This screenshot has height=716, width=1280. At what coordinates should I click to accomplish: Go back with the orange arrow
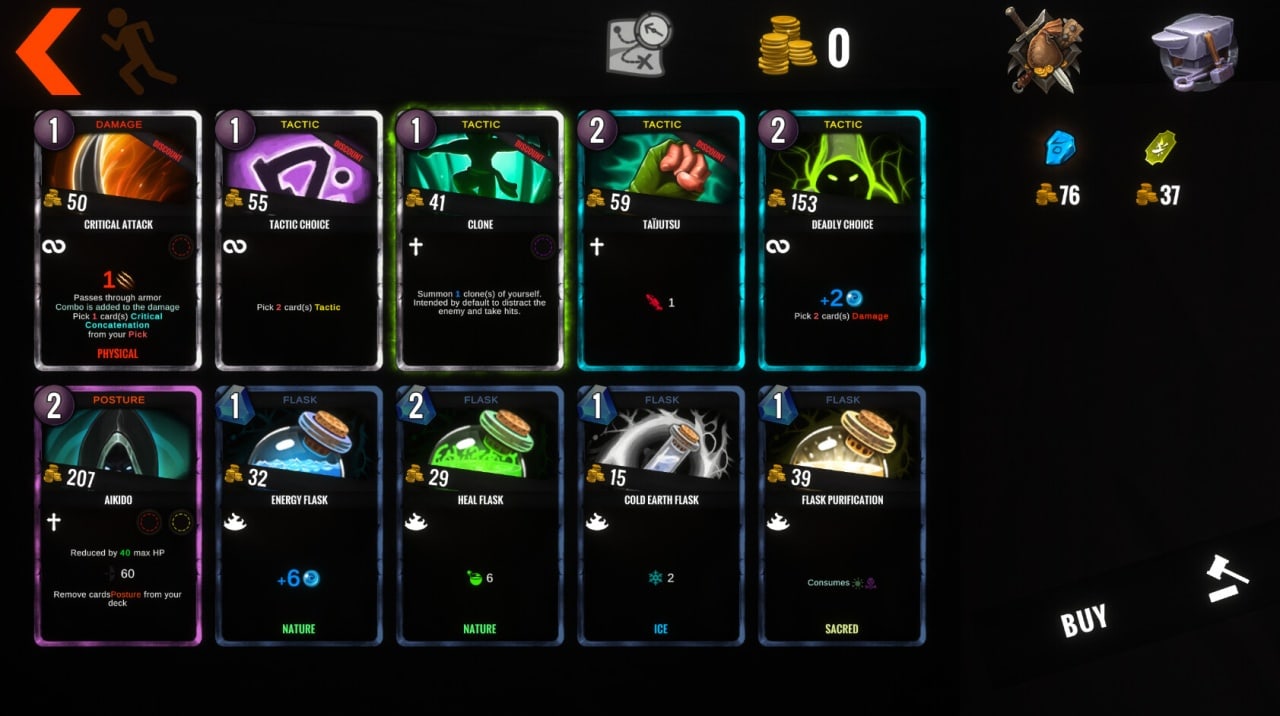tap(48, 50)
